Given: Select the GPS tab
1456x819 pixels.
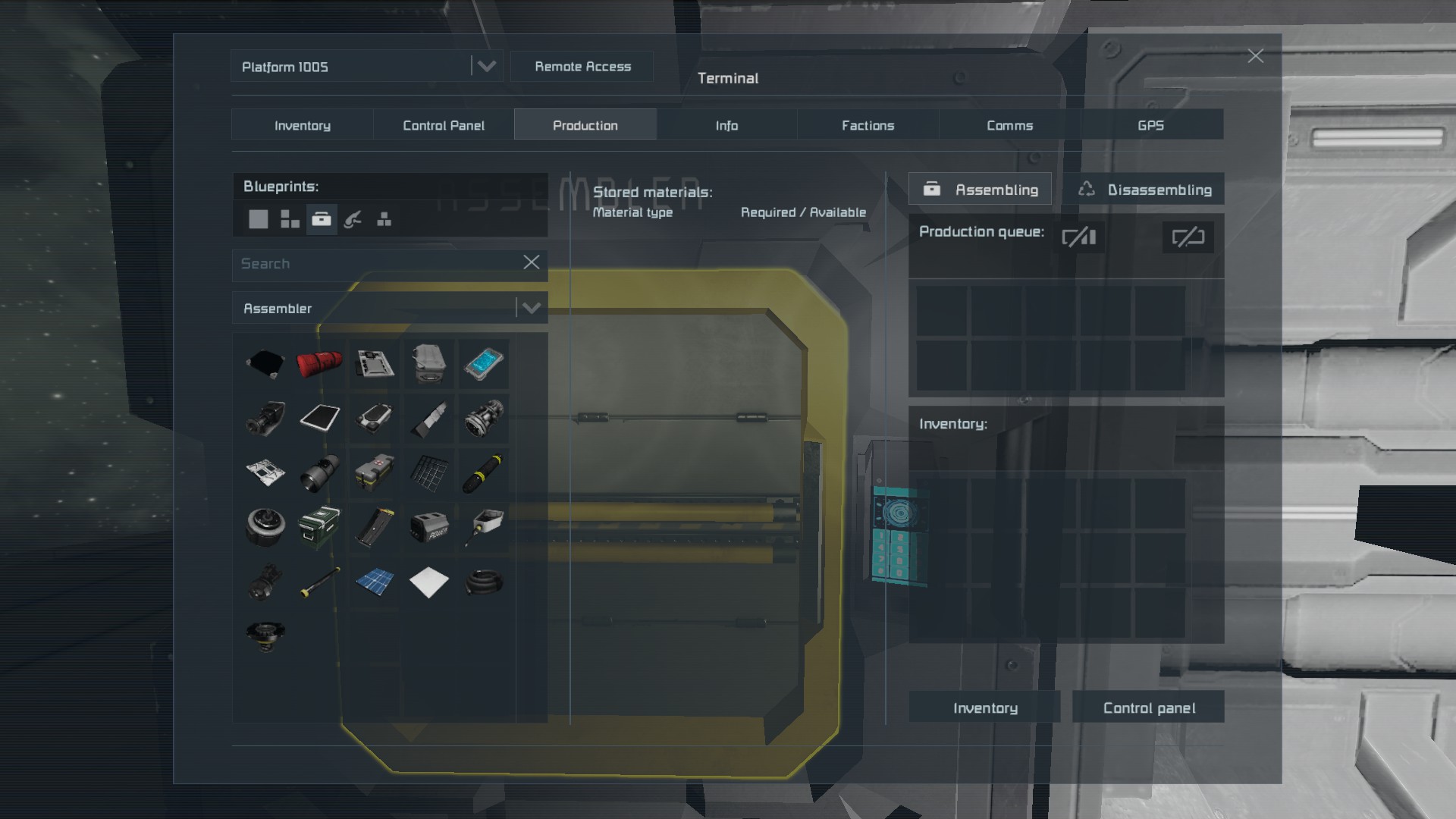Looking at the screenshot, I should coord(1150,125).
